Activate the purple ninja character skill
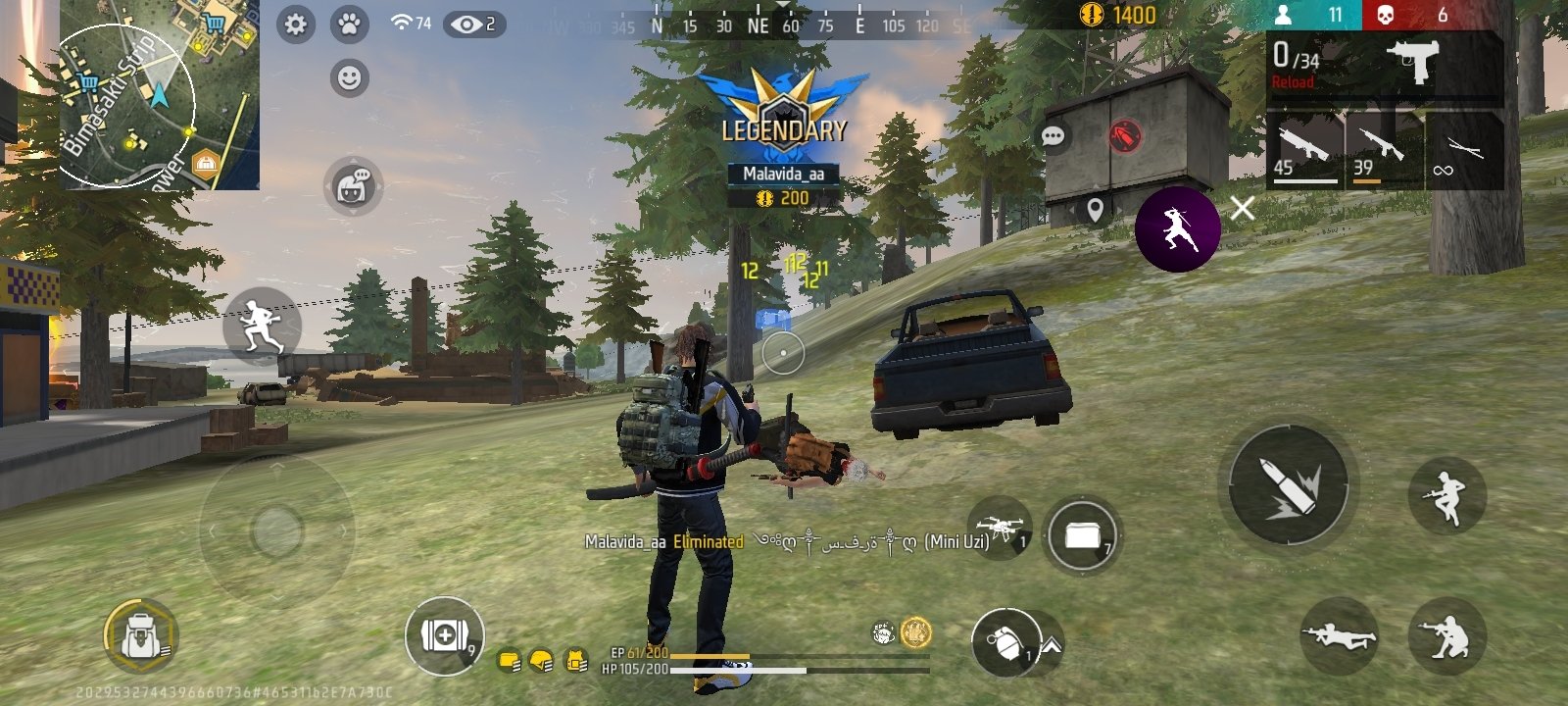 [x=1177, y=229]
